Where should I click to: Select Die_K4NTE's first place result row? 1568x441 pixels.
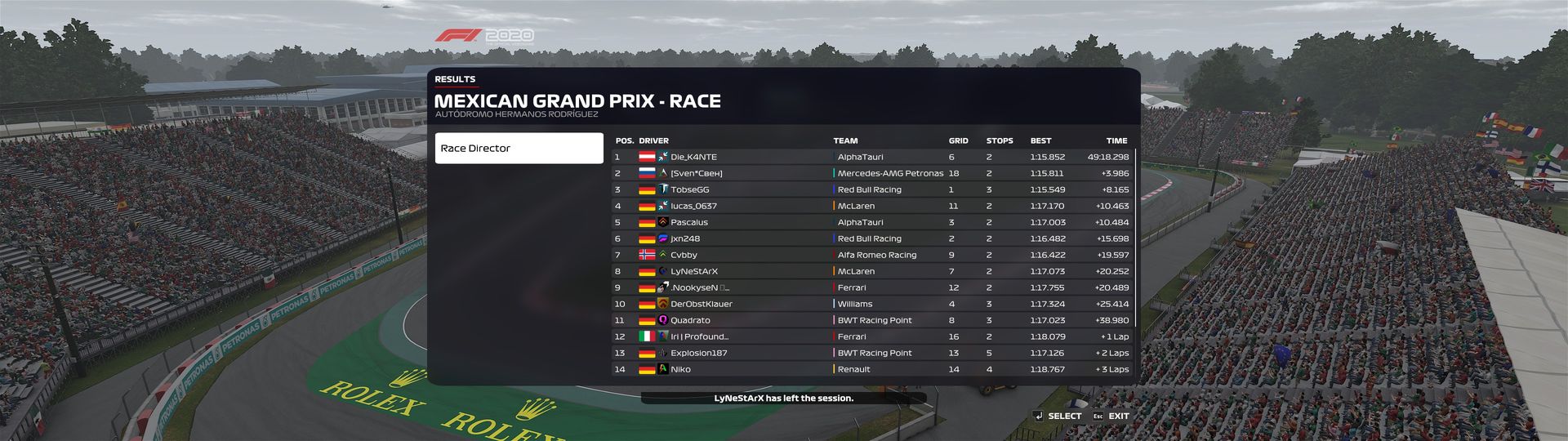click(871, 157)
